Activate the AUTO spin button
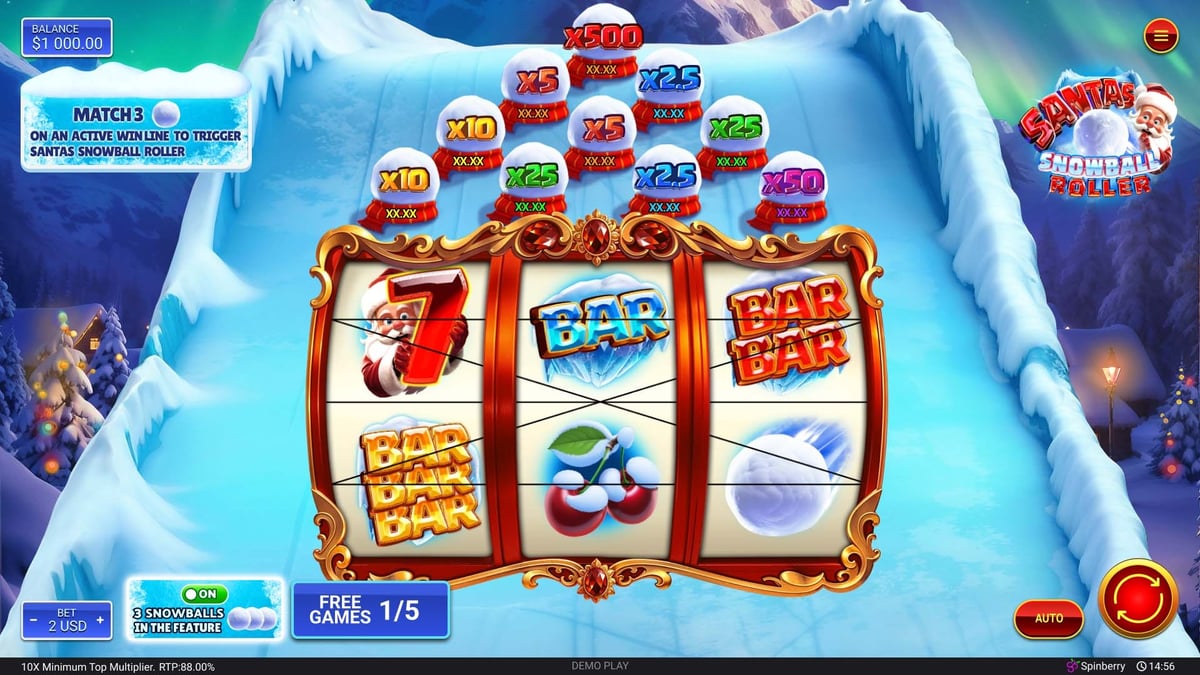 1048,618
